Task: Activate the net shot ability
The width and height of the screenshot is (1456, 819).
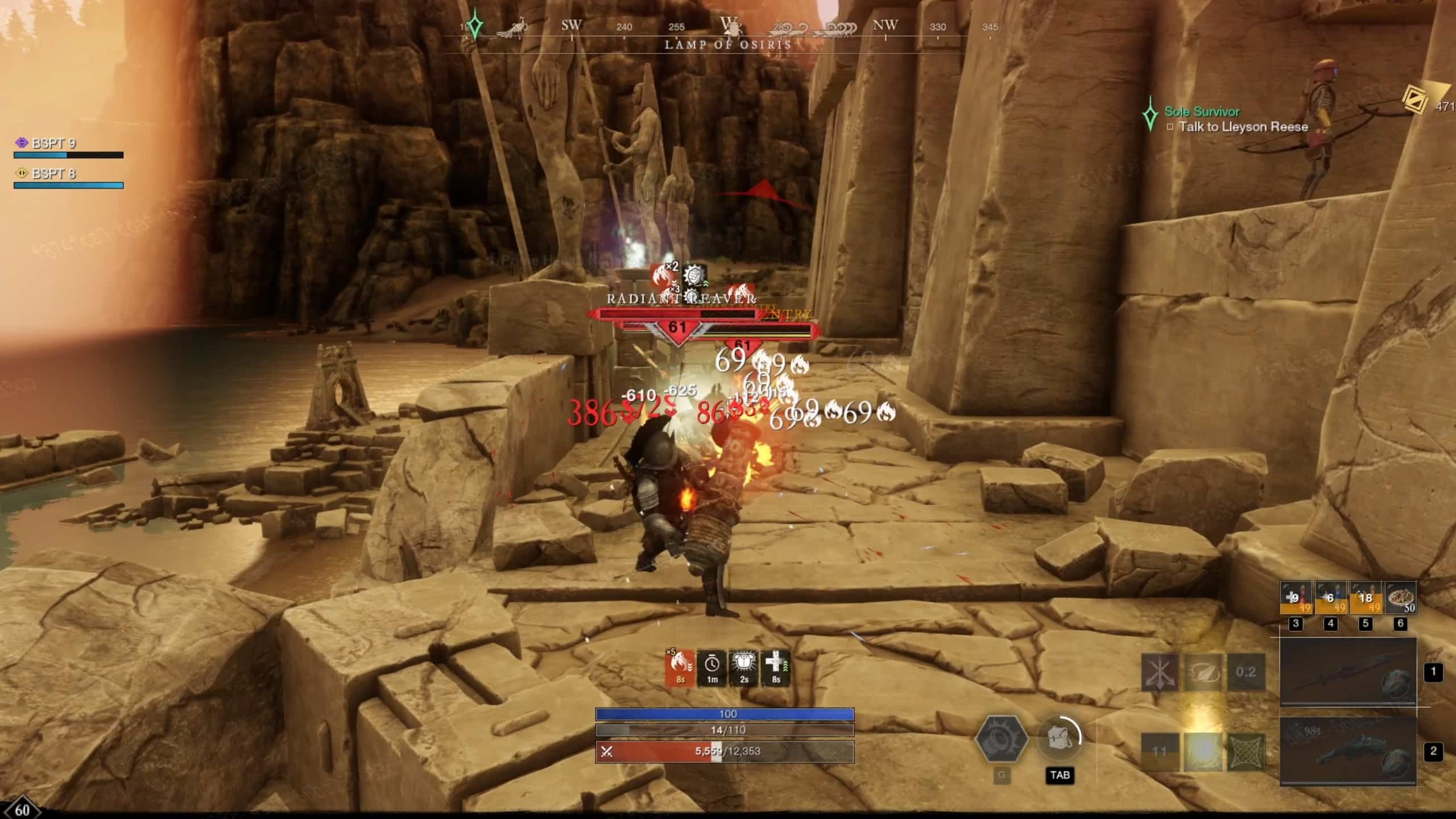Action: pos(1246,751)
